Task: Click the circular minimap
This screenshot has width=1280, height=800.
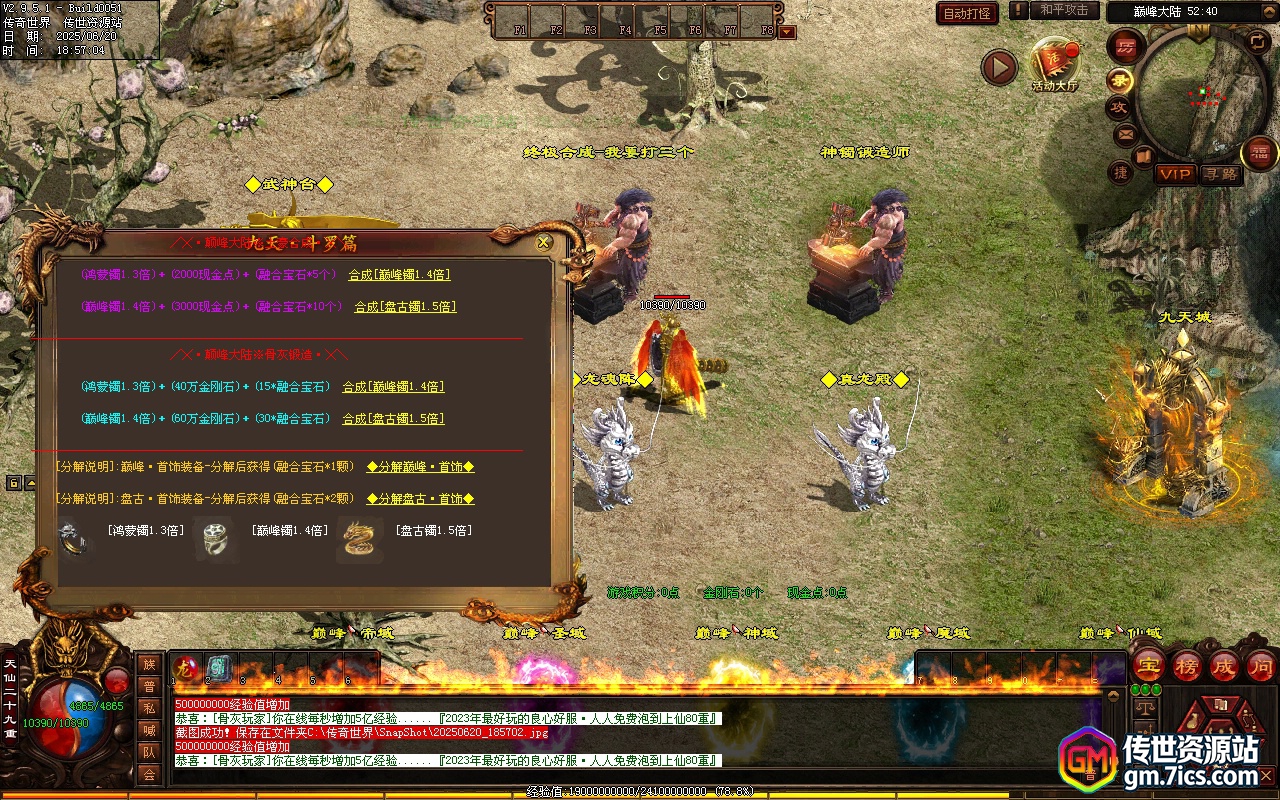Action: pos(1197,95)
